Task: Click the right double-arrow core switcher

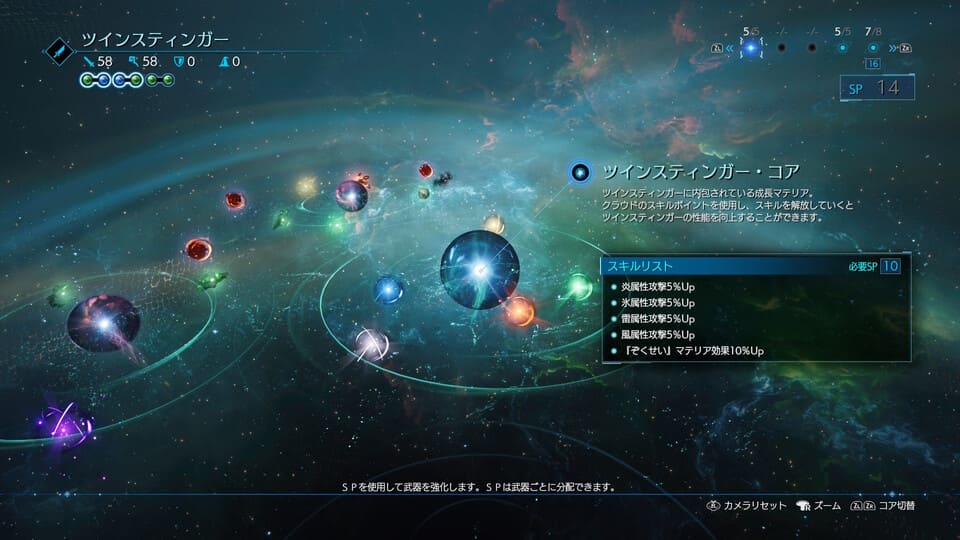Action: point(891,47)
